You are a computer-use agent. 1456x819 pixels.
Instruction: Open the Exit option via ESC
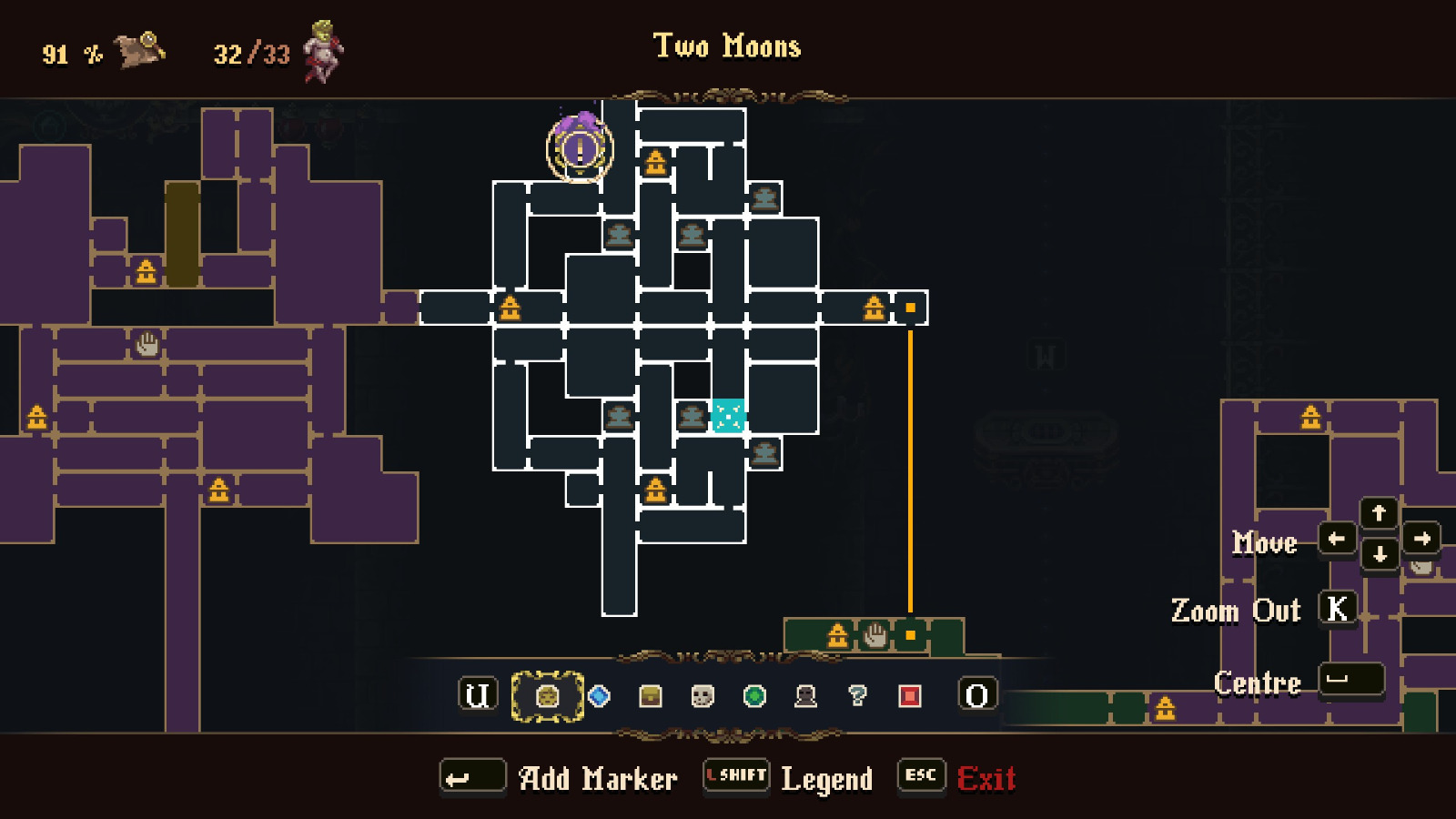[921, 776]
